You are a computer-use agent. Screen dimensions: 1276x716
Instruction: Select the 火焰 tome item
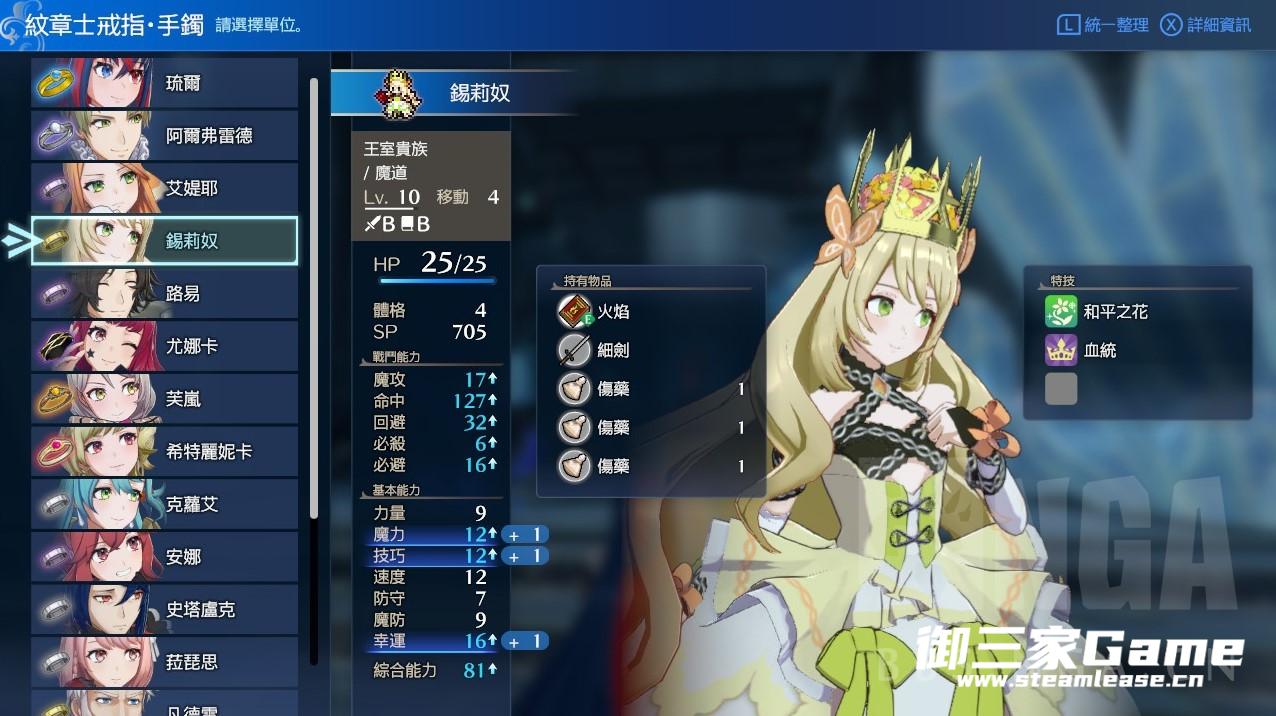(612, 312)
